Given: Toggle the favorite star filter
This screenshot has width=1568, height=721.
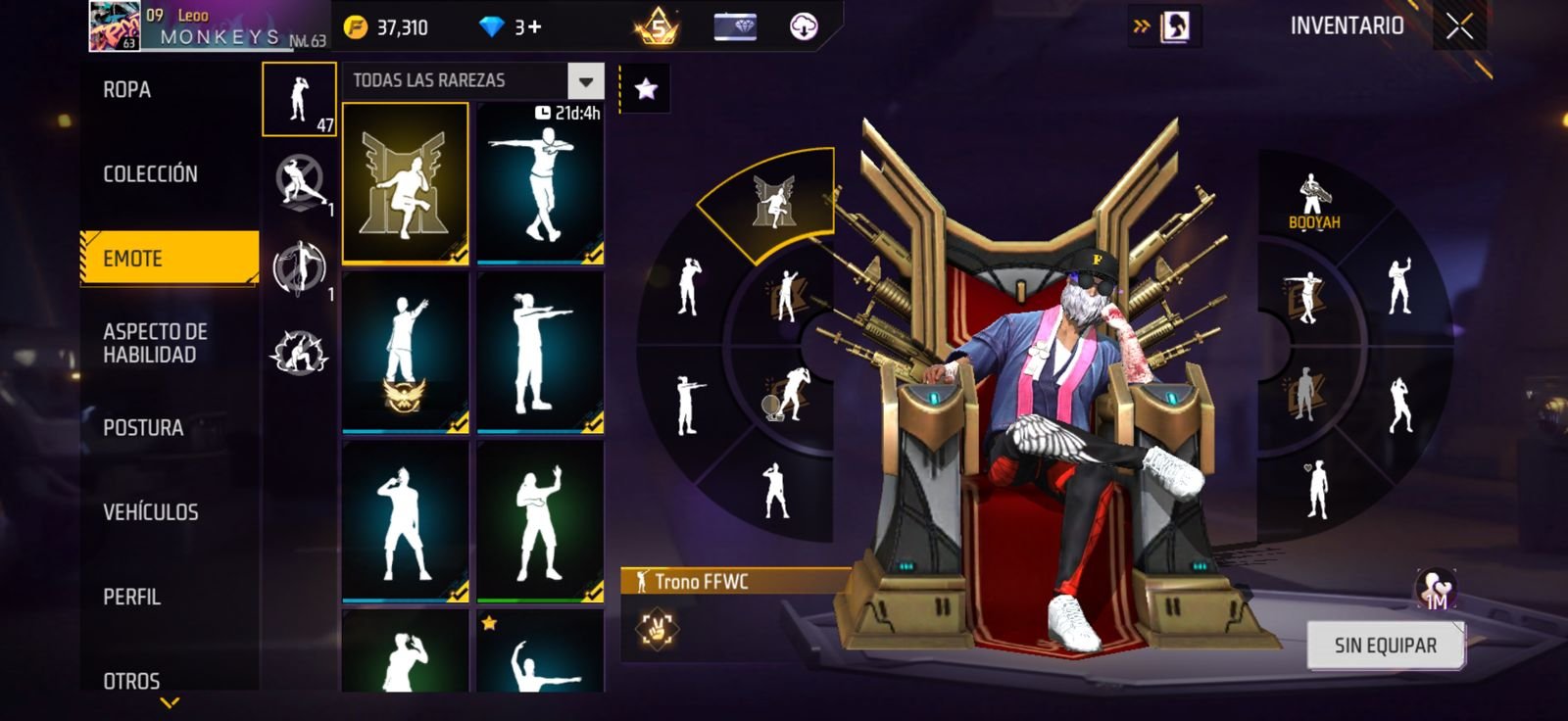Looking at the screenshot, I should click(x=645, y=88).
